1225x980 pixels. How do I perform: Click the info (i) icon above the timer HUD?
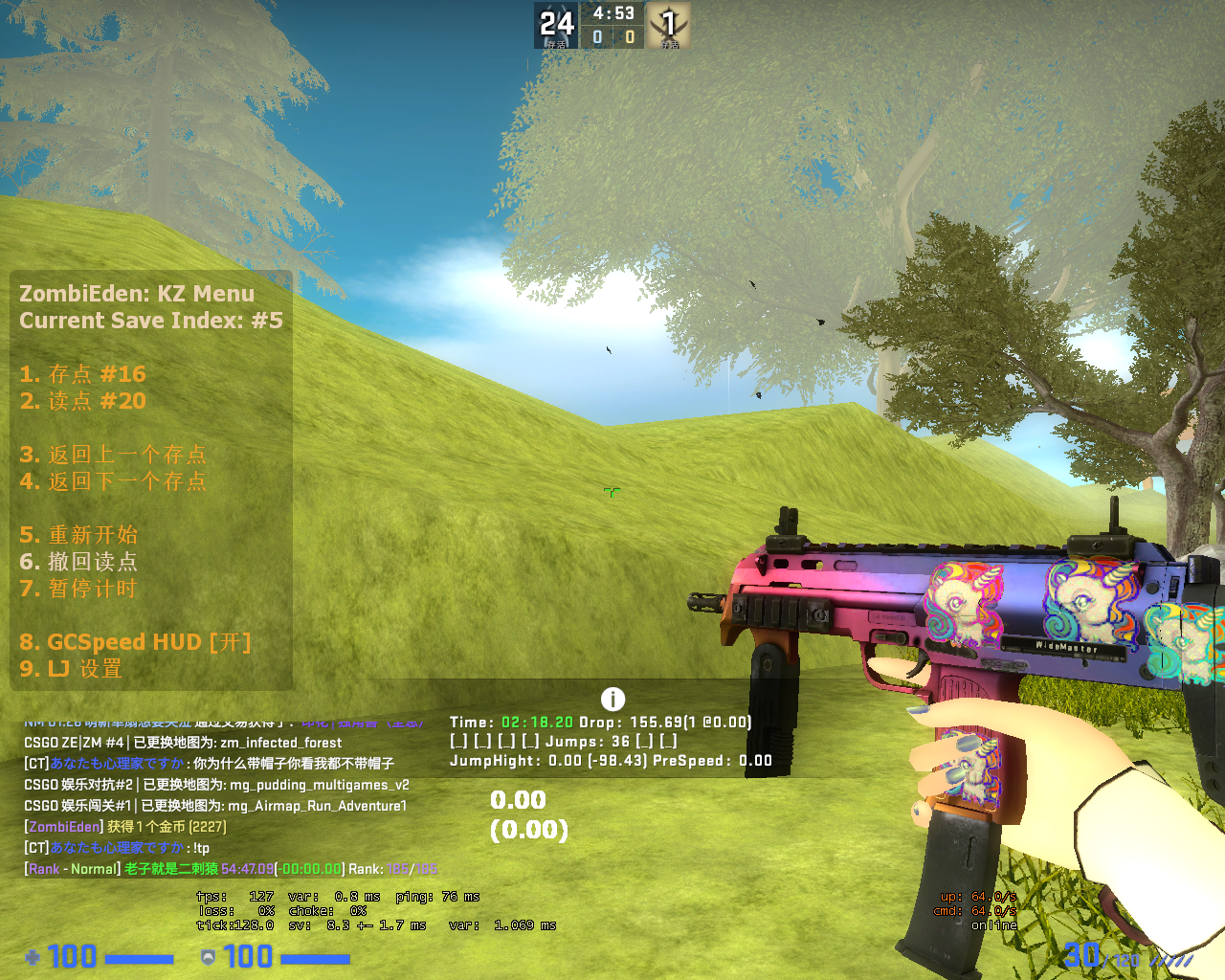click(x=612, y=699)
